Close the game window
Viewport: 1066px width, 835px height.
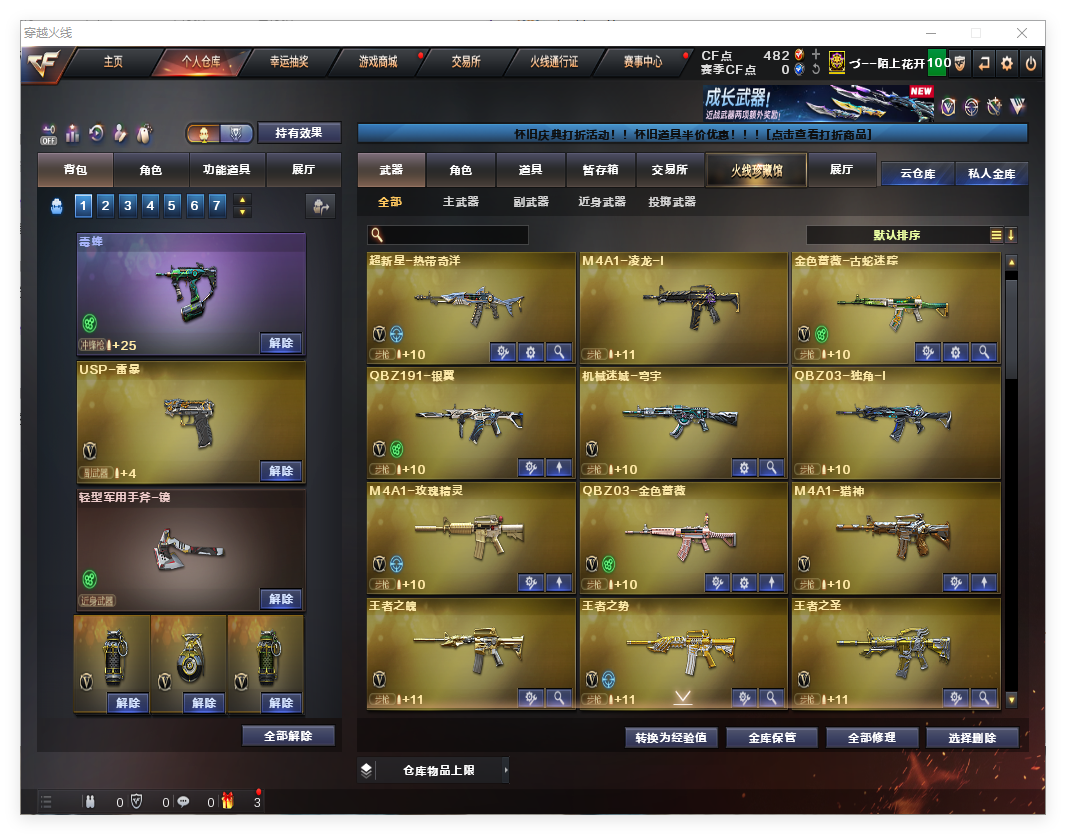click(1022, 33)
